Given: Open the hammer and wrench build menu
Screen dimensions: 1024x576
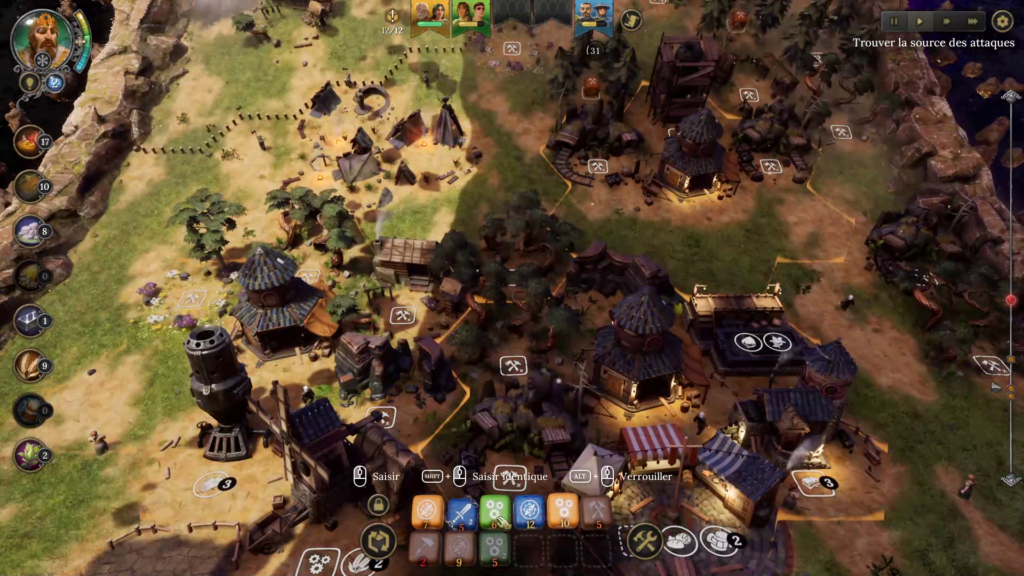Looking at the screenshot, I should [x=645, y=541].
